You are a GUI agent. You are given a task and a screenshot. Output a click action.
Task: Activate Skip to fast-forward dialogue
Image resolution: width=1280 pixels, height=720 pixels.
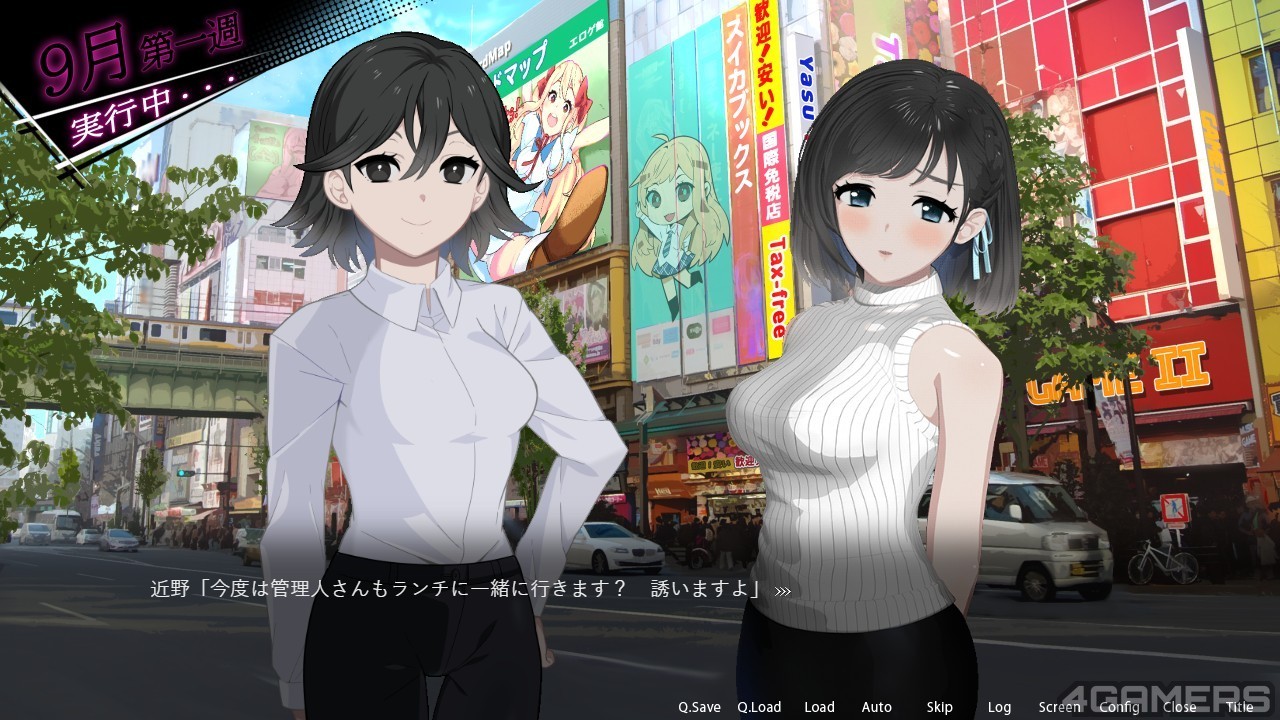[x=939, y=707]
